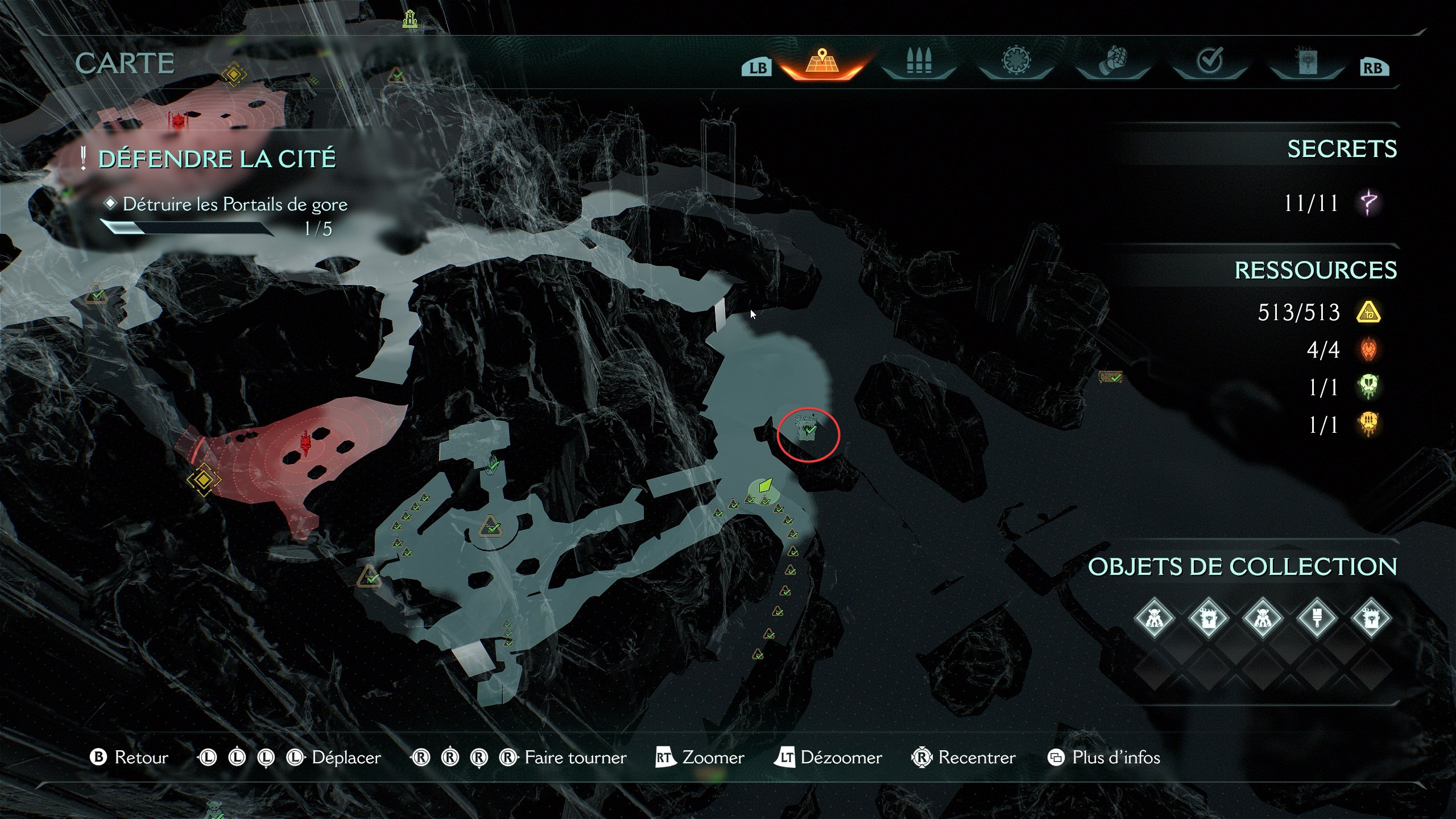Switch to the flaming codex book tab
Image resolution: width=1456 pixels, height=819 pixels.
click(x=1306, y=63)
